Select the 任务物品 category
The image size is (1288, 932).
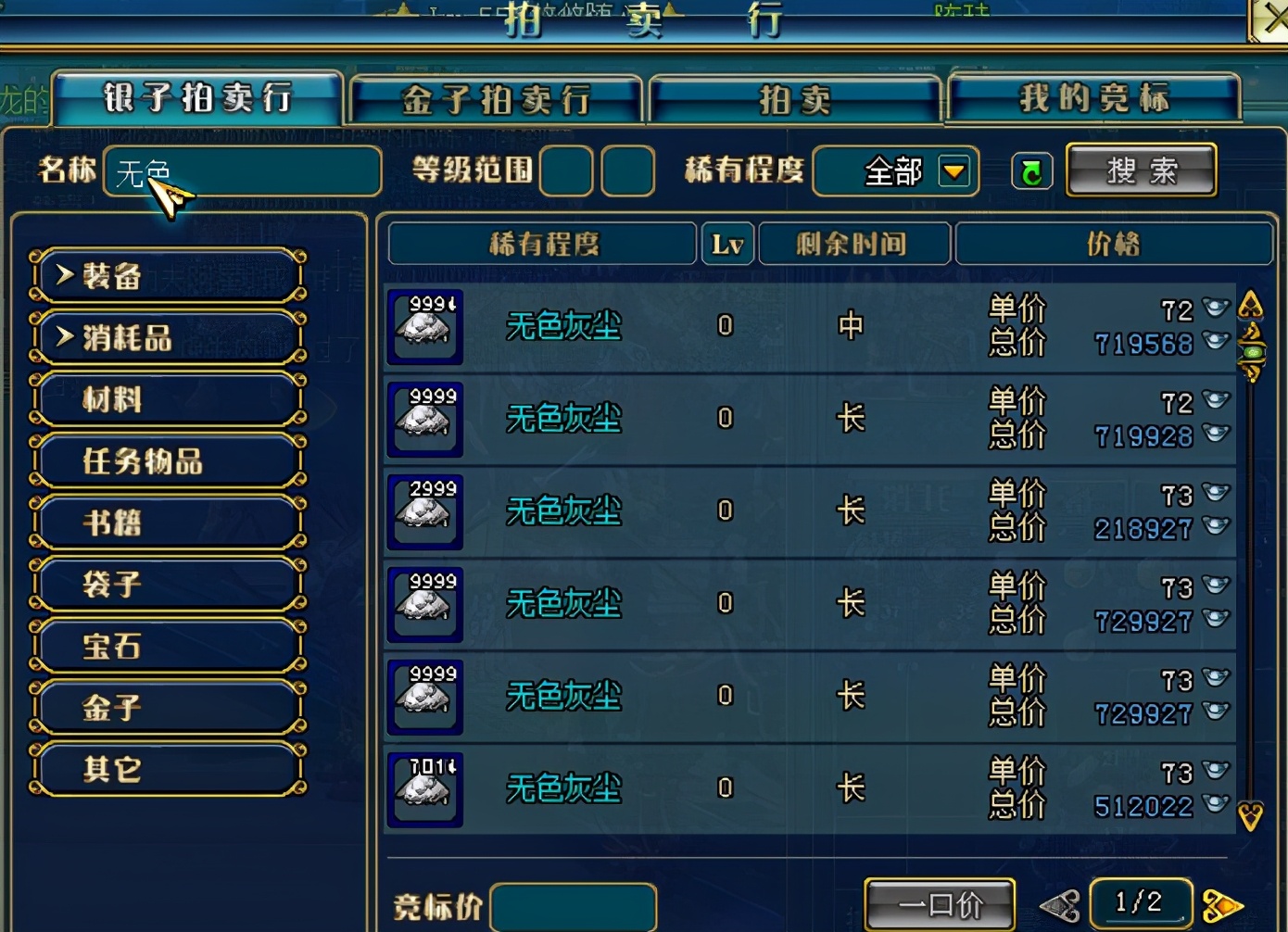click(168, 460)
